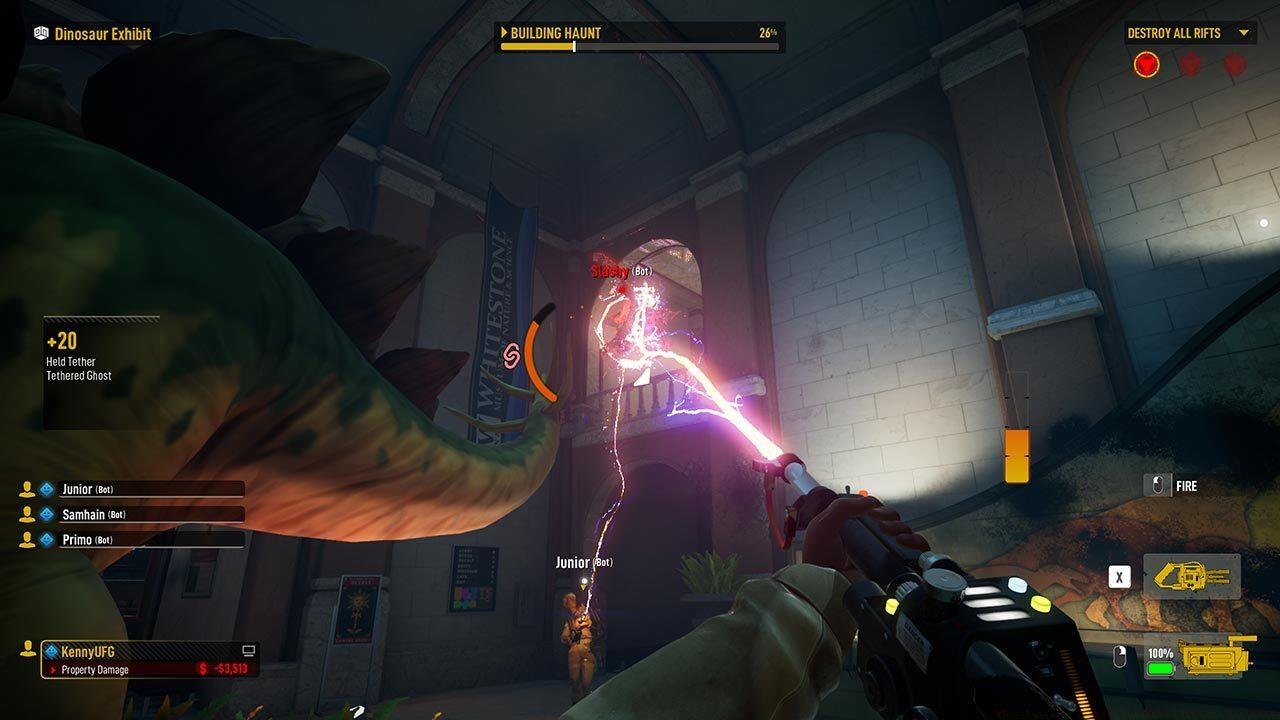
Task: Select Samhain's blue proton pack emblem
Action: (x=46, y=514)
